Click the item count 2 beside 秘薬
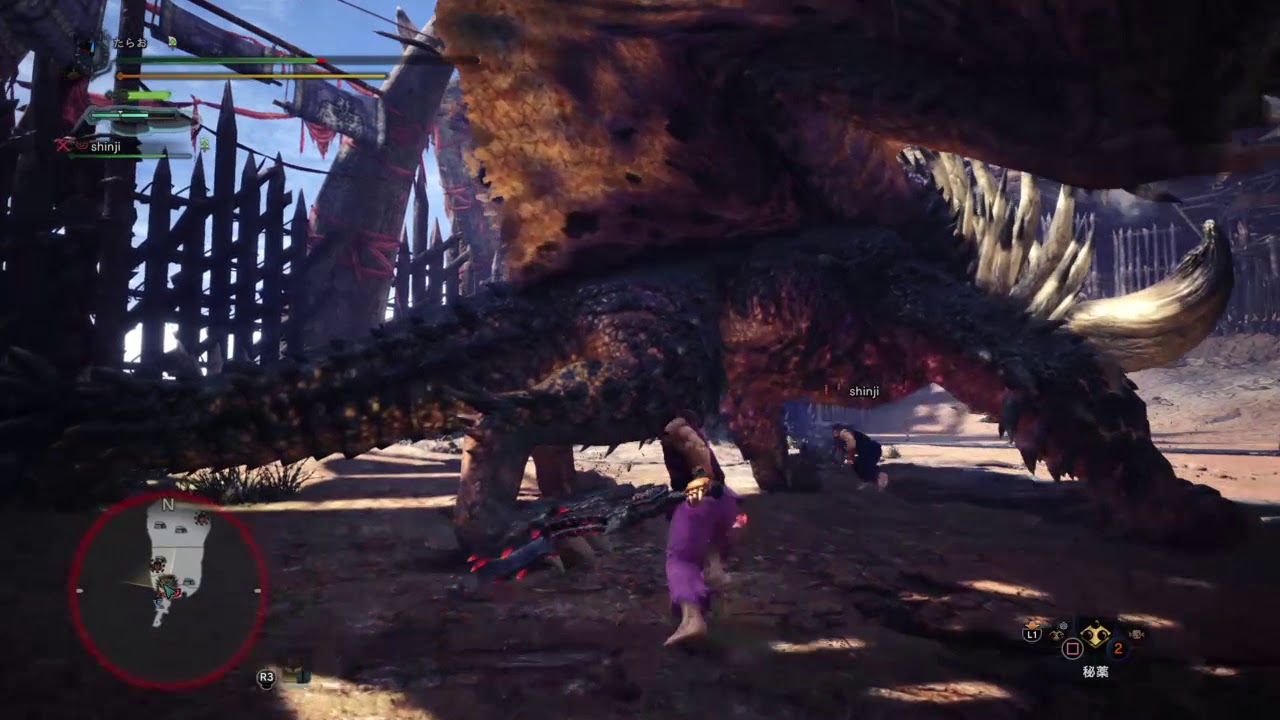This screenshot has height=720, width=1280. 1117,648
